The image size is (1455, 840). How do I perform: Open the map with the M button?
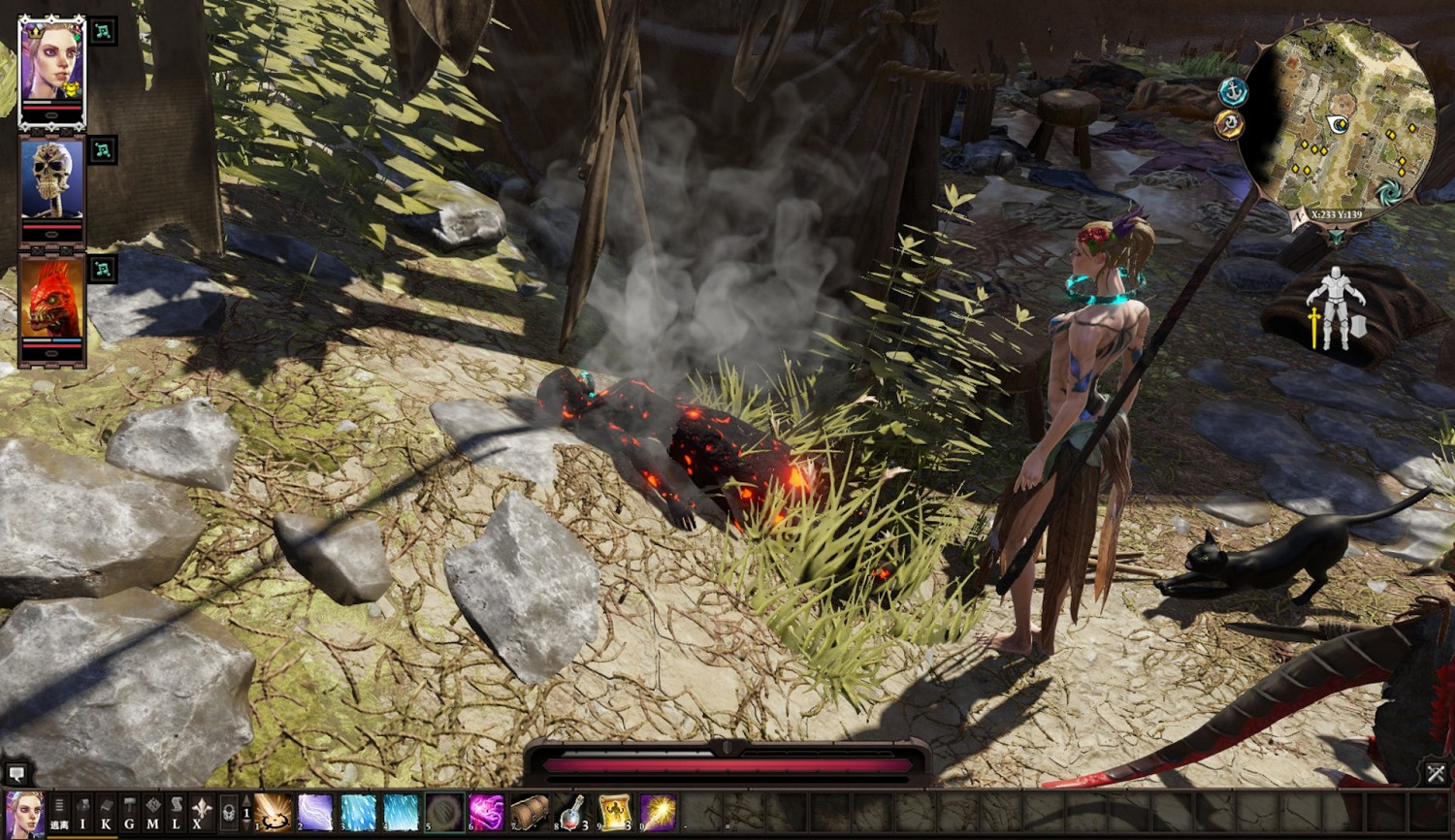tap(152, 813)
